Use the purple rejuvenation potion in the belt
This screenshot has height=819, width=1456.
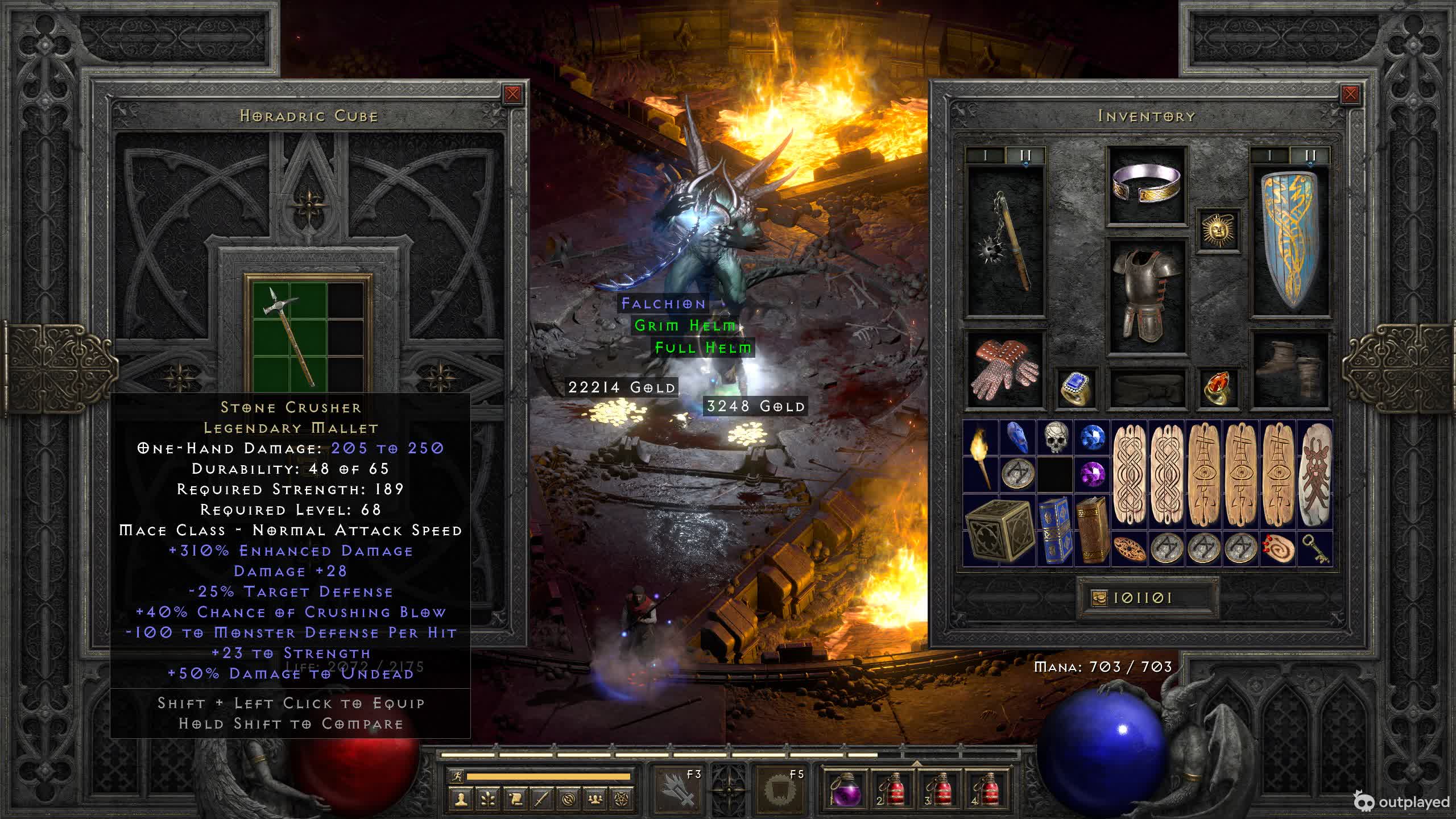click(846, 790)
